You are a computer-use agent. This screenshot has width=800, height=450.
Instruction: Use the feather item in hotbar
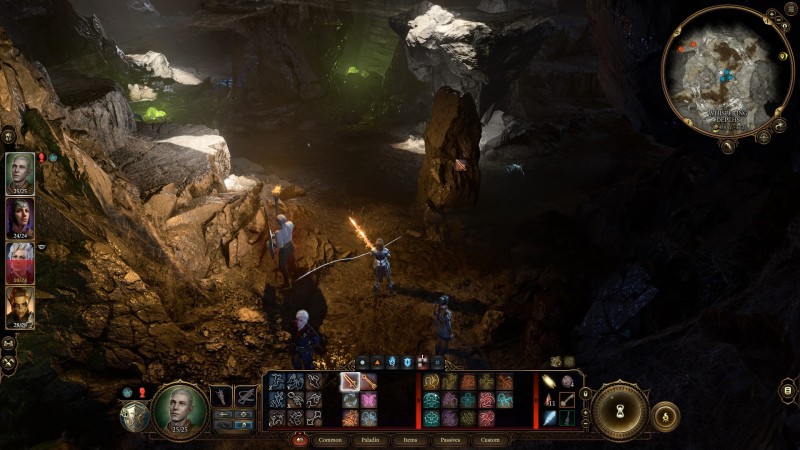(x=550, y=417)
